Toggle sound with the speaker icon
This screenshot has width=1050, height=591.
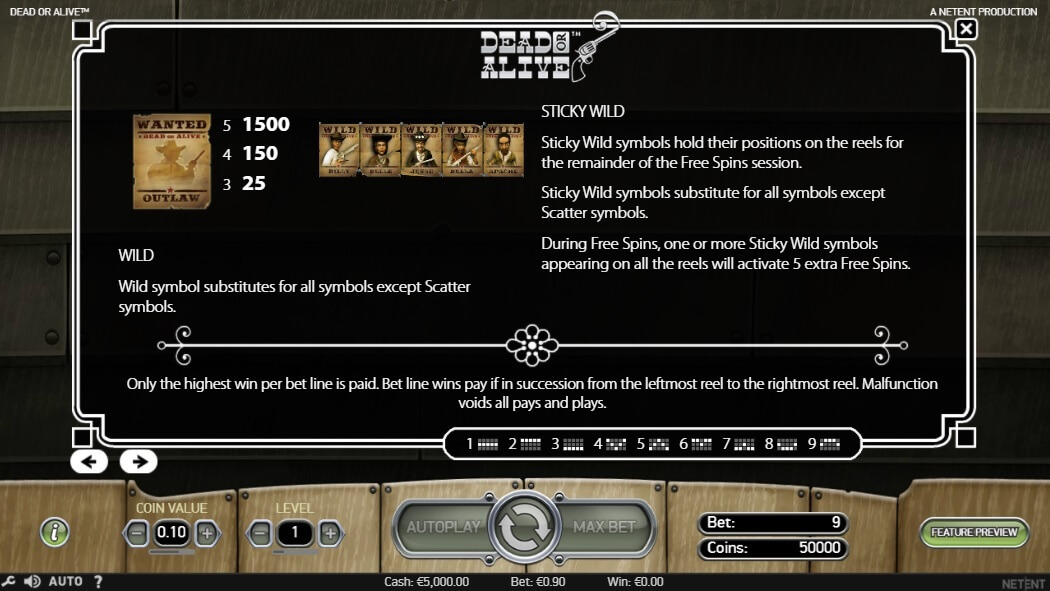[32, 581]
